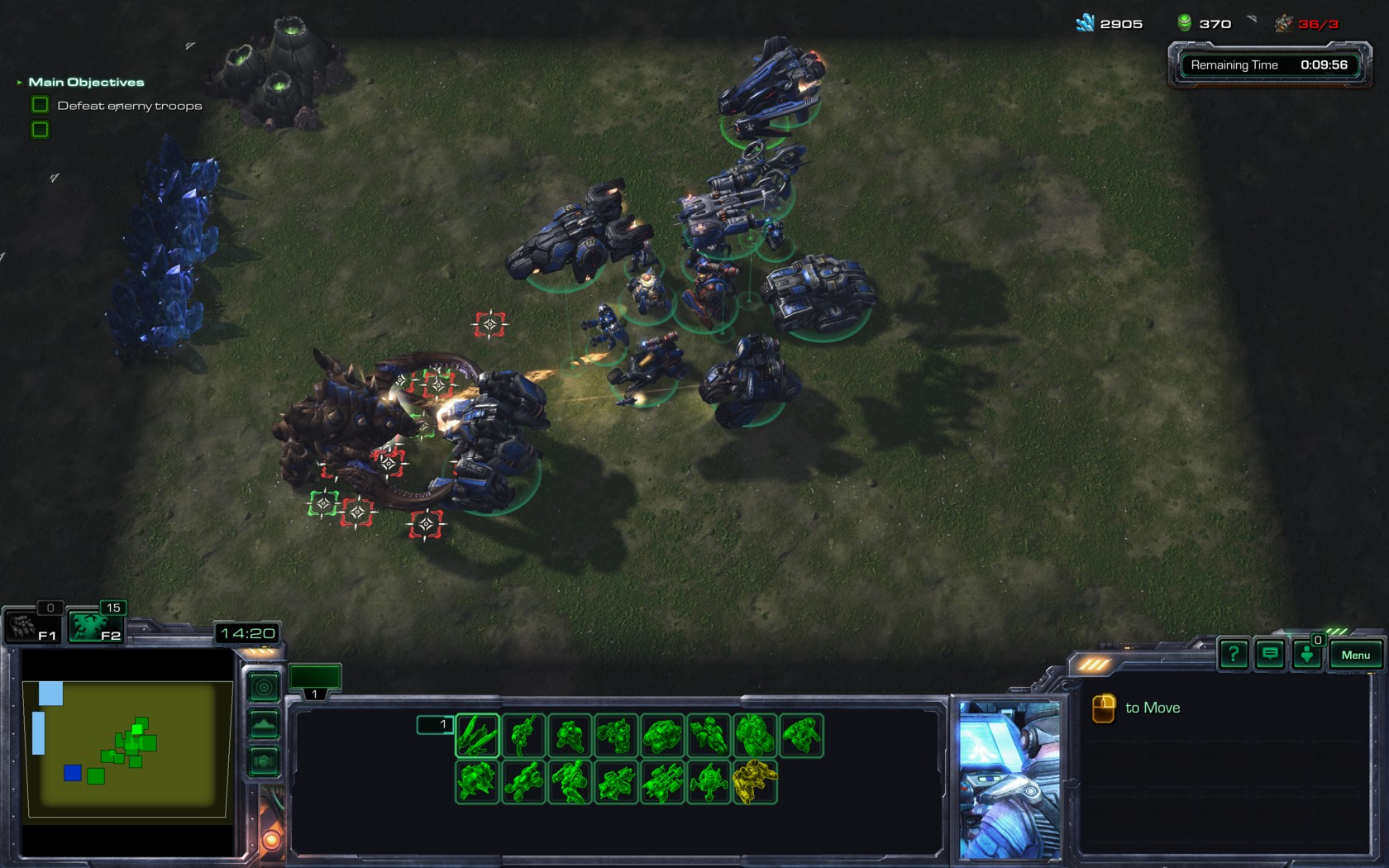Open the chat message log button
The image size is (1389, 868).
[x=1270, y=655]
